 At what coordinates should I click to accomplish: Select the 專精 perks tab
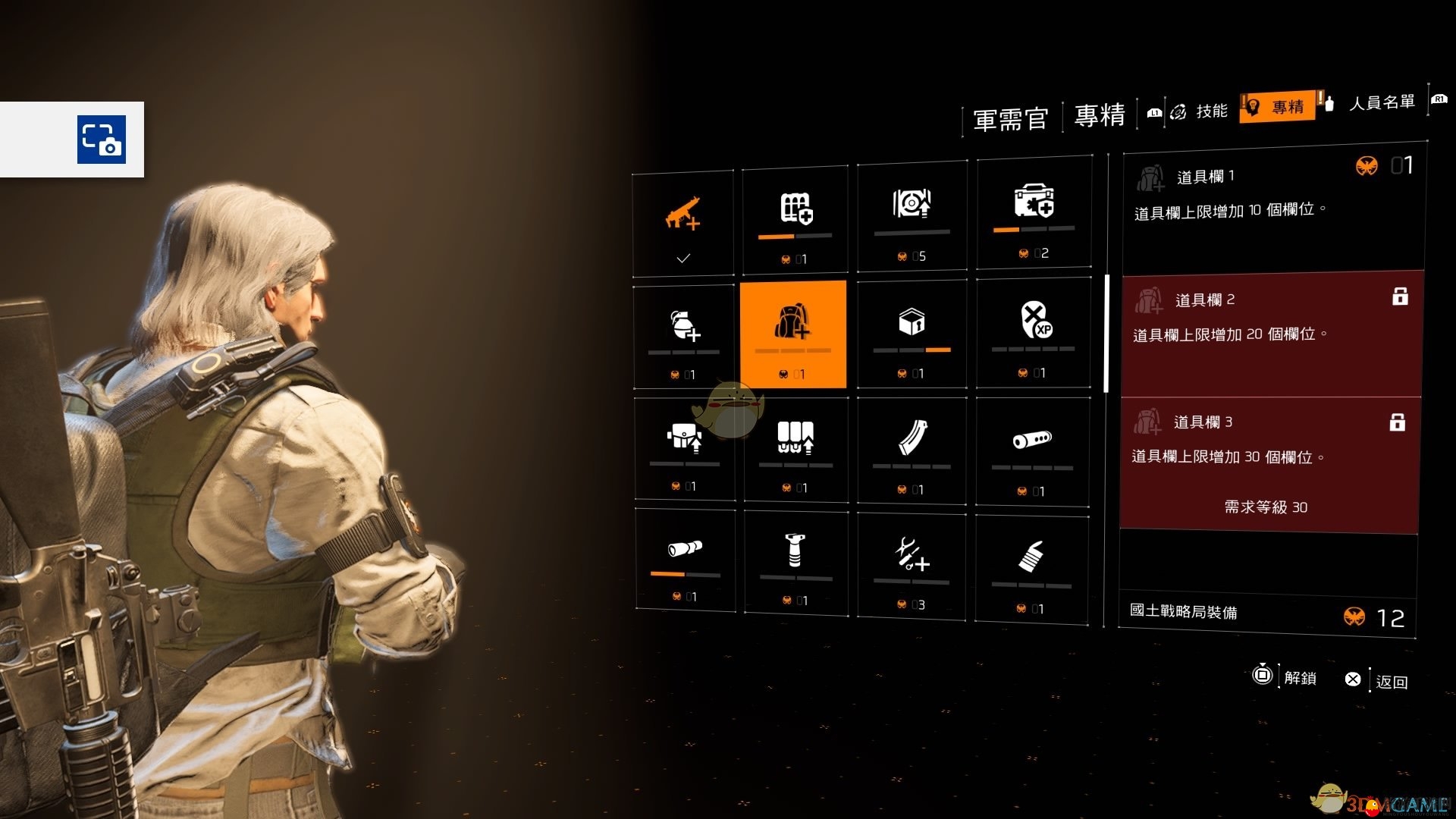[x=1279, y=108]
